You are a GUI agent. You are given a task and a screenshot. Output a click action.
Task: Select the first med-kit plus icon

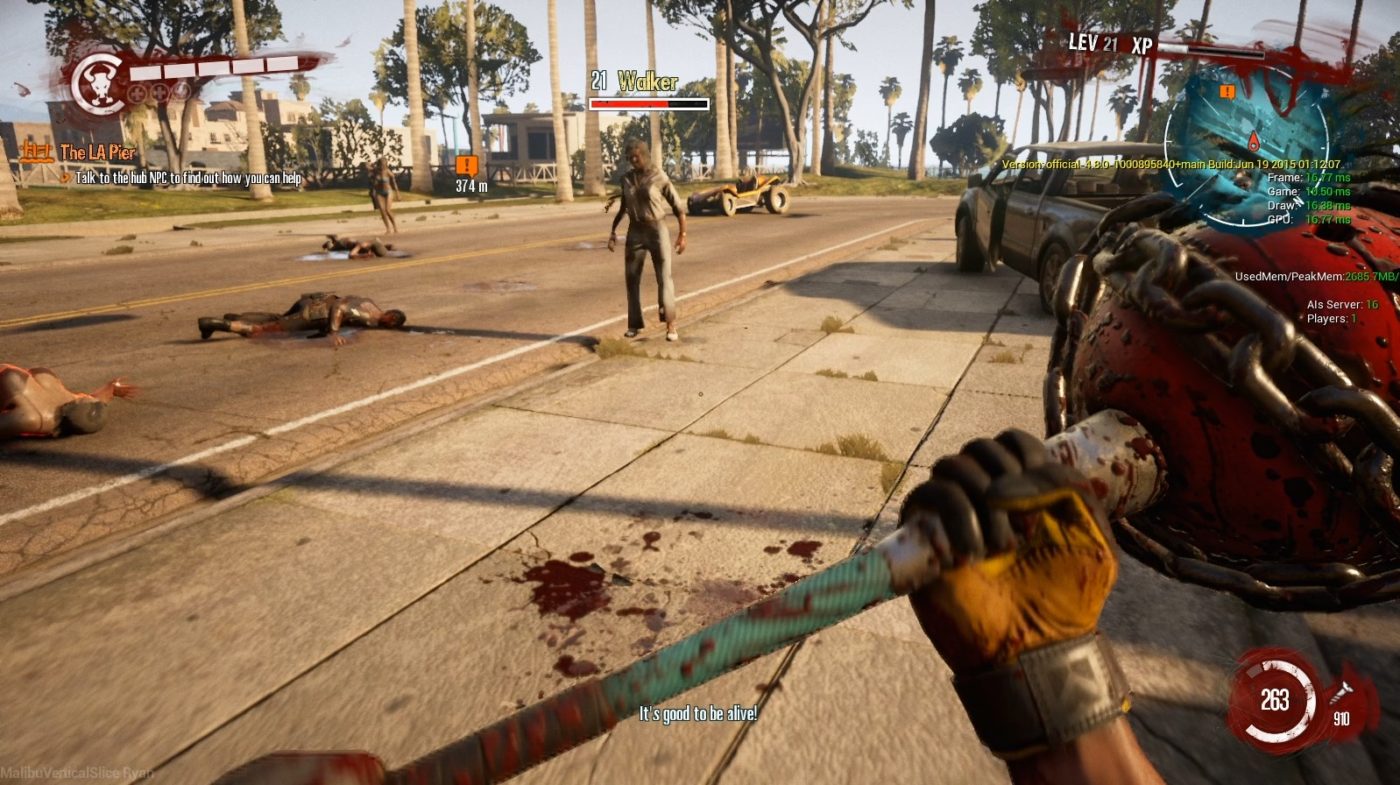pos(136,93)
